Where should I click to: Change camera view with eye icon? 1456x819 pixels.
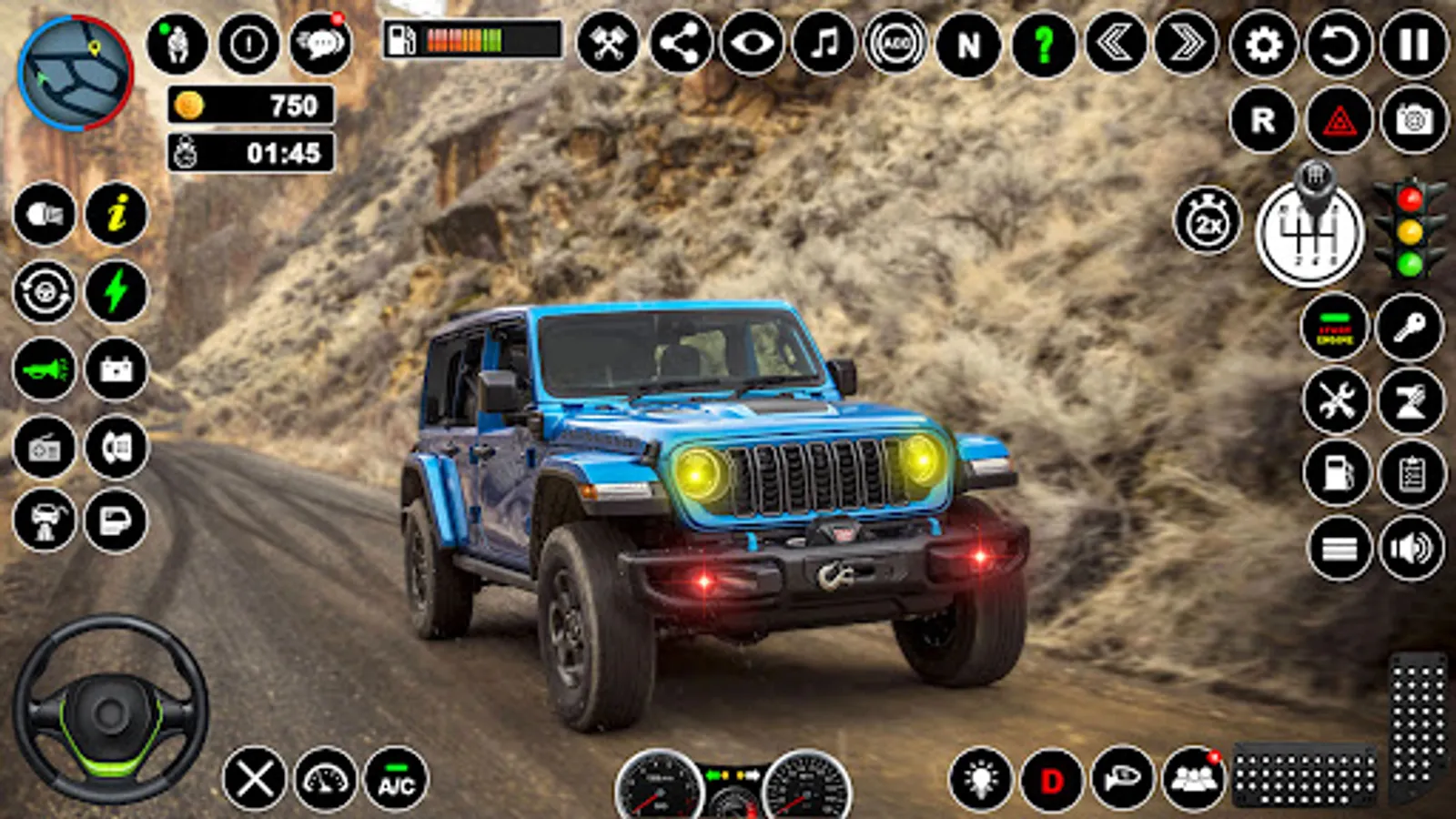coord(752,44)
